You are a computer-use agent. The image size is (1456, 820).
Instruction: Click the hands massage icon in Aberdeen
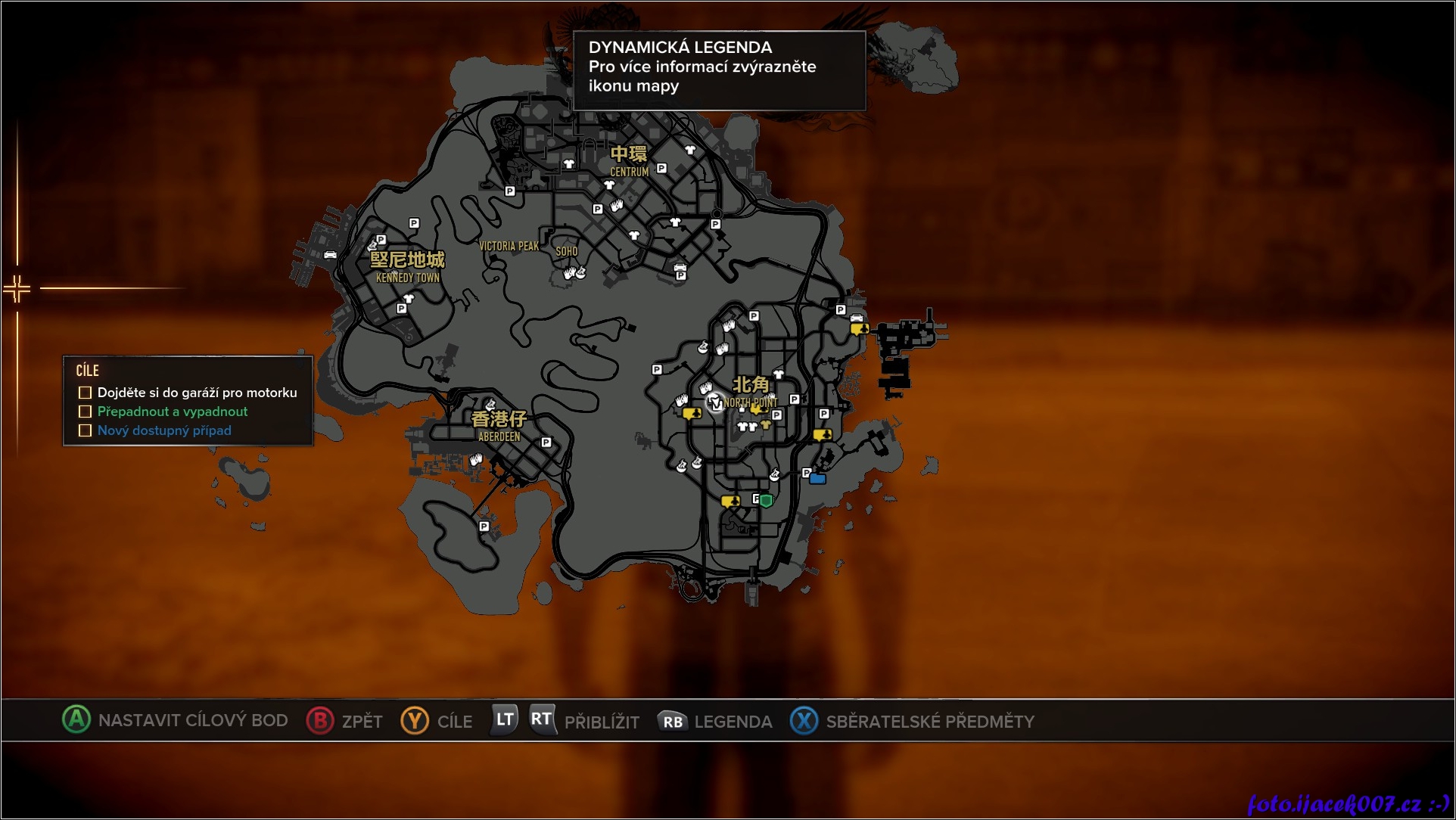pyautogui.click(x=476, y=459)
